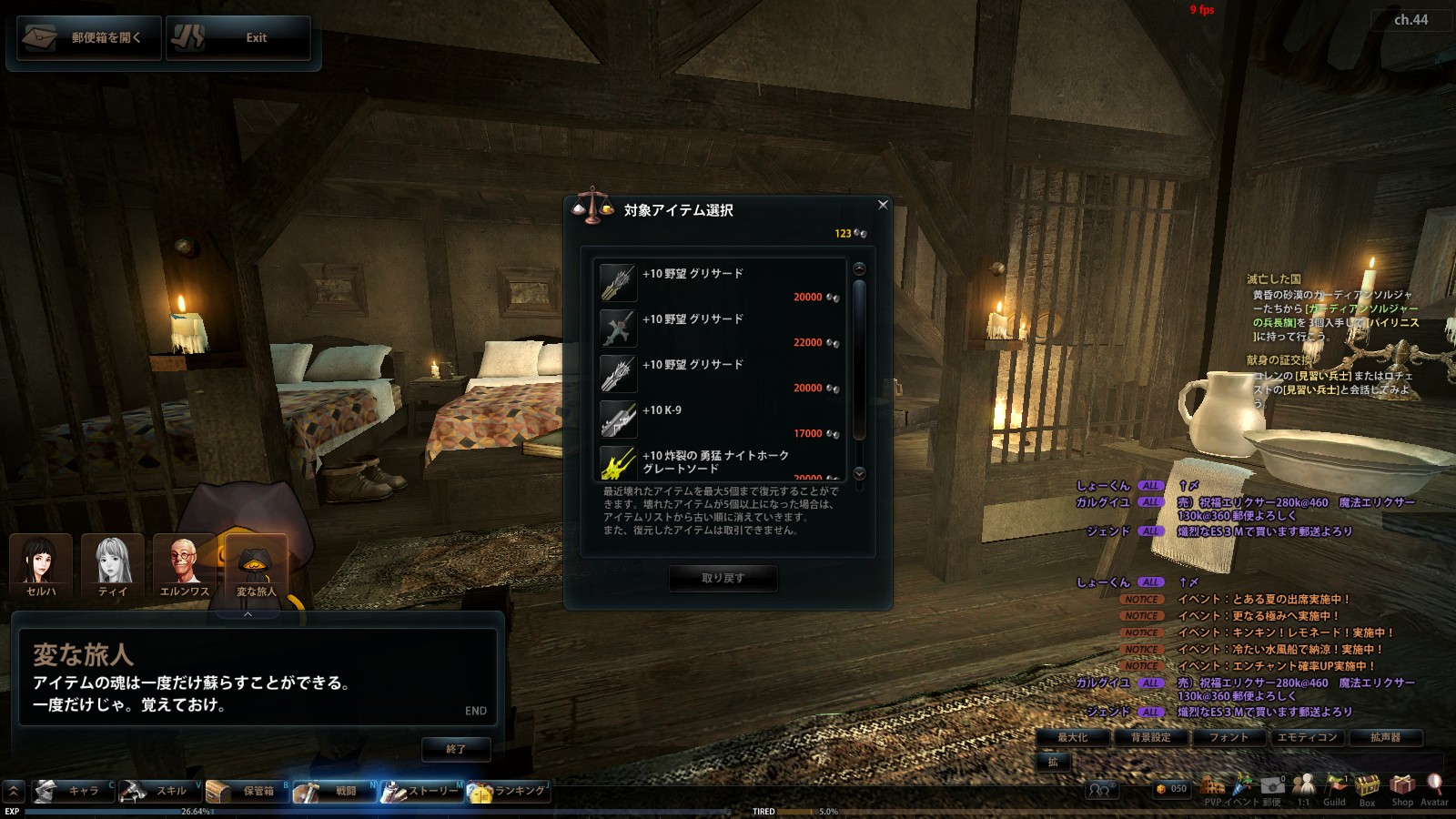
Task: Open the スキル skills menu
Action: click(159, 791)
